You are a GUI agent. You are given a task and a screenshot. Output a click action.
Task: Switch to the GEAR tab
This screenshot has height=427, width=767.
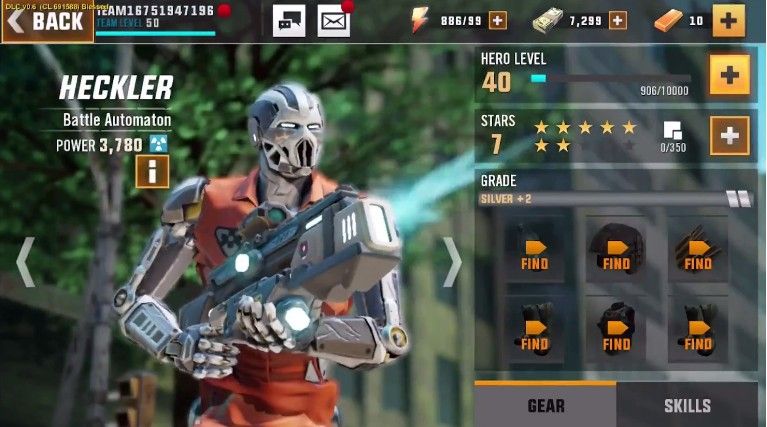pyautogui.click(x=545, y=405)
